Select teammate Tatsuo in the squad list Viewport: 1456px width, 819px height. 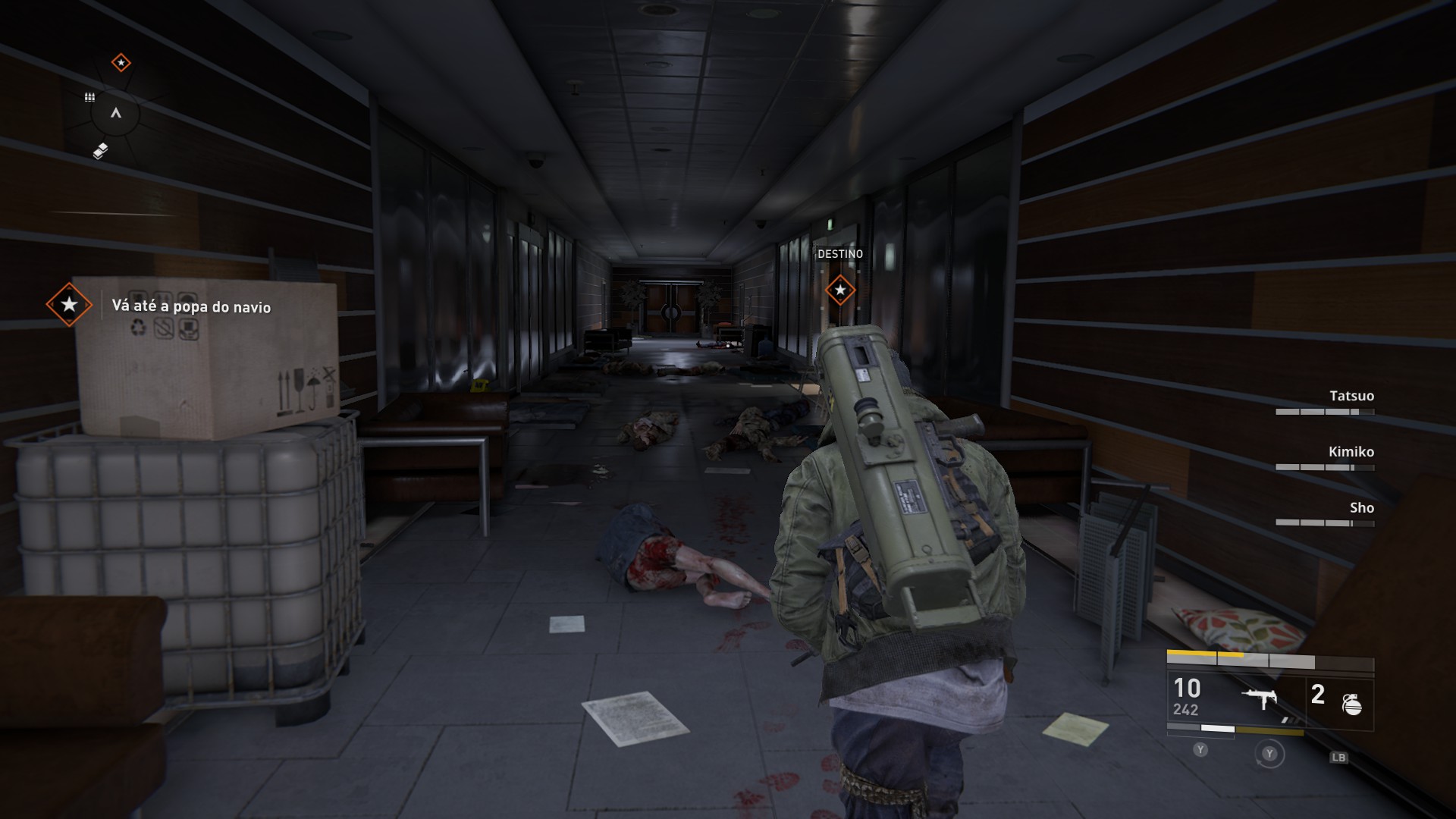1351,396
